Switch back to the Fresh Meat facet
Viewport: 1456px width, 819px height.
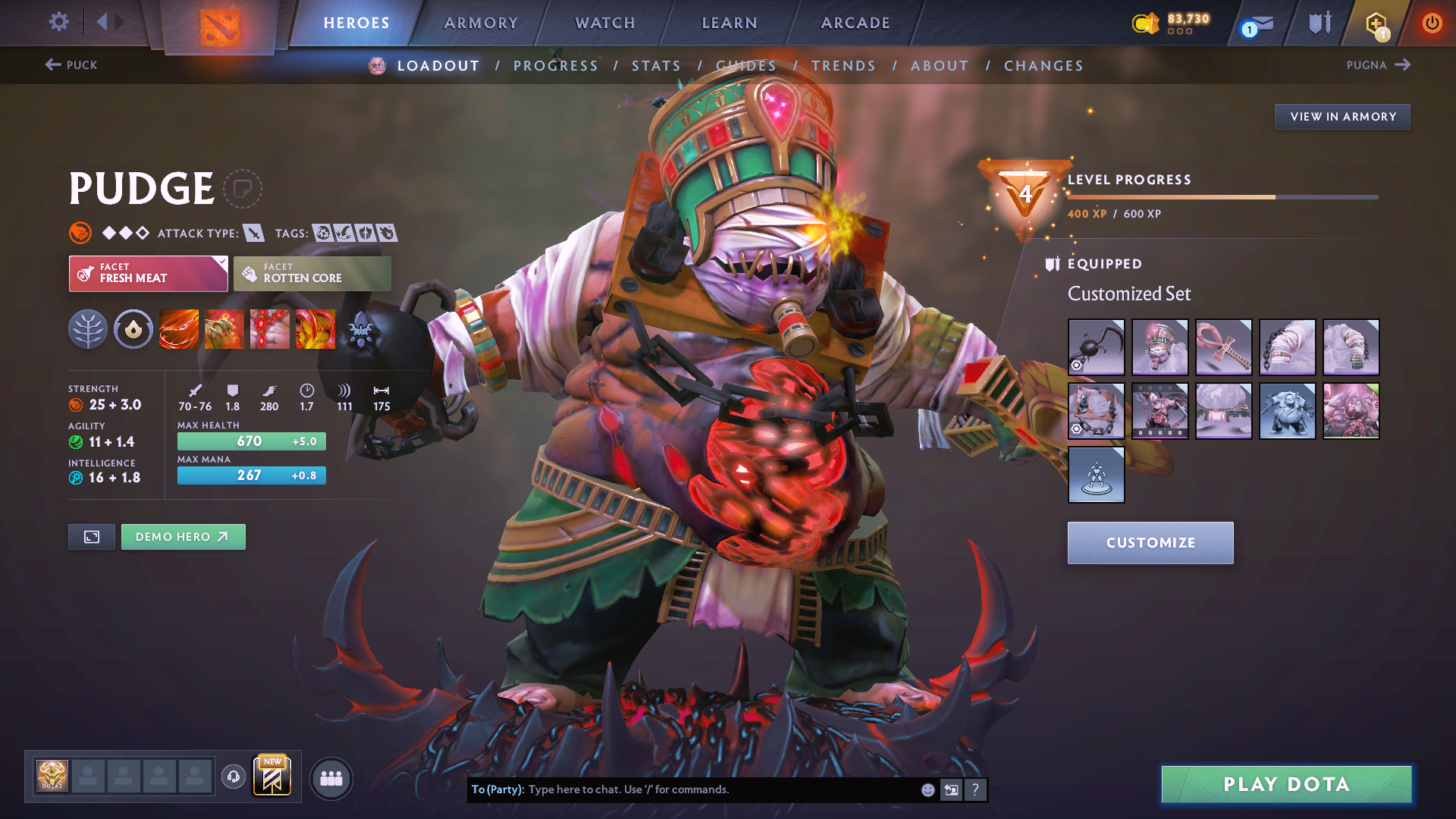pos(148,273)
